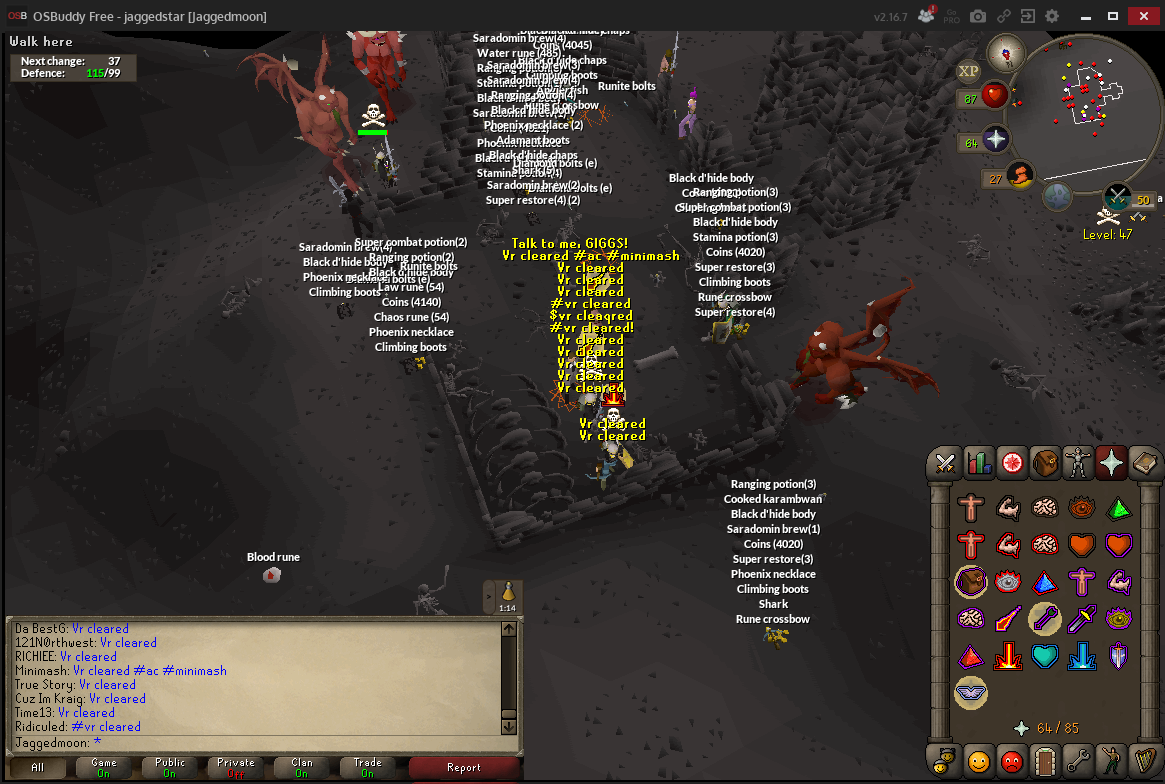Open the backpack Inventory tab
This screenshot has height=784, width=1165.
pos(1045,462)
